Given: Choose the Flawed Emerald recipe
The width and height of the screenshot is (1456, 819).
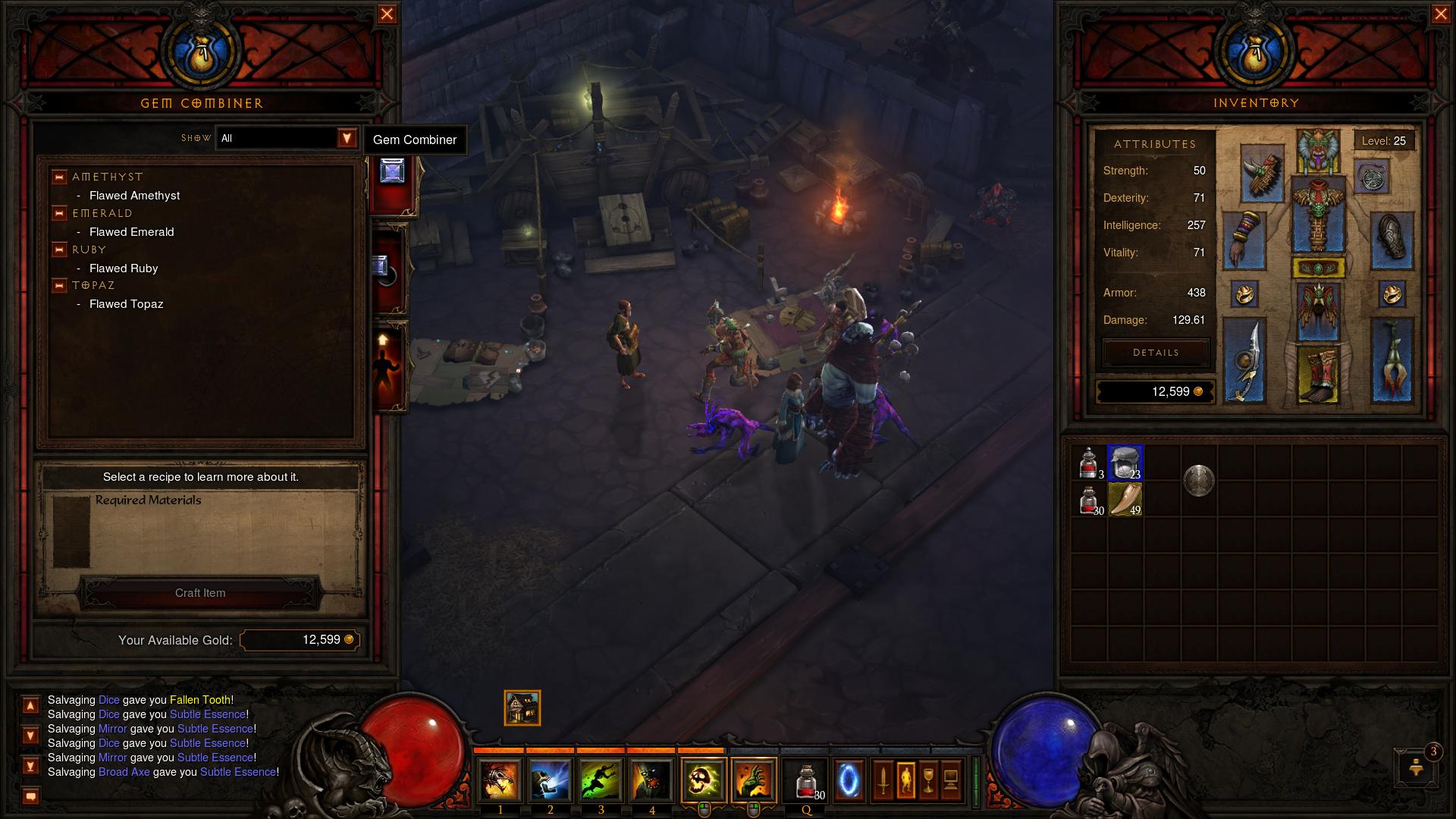Looking at the screenshot, I should [x=131, y=232].
